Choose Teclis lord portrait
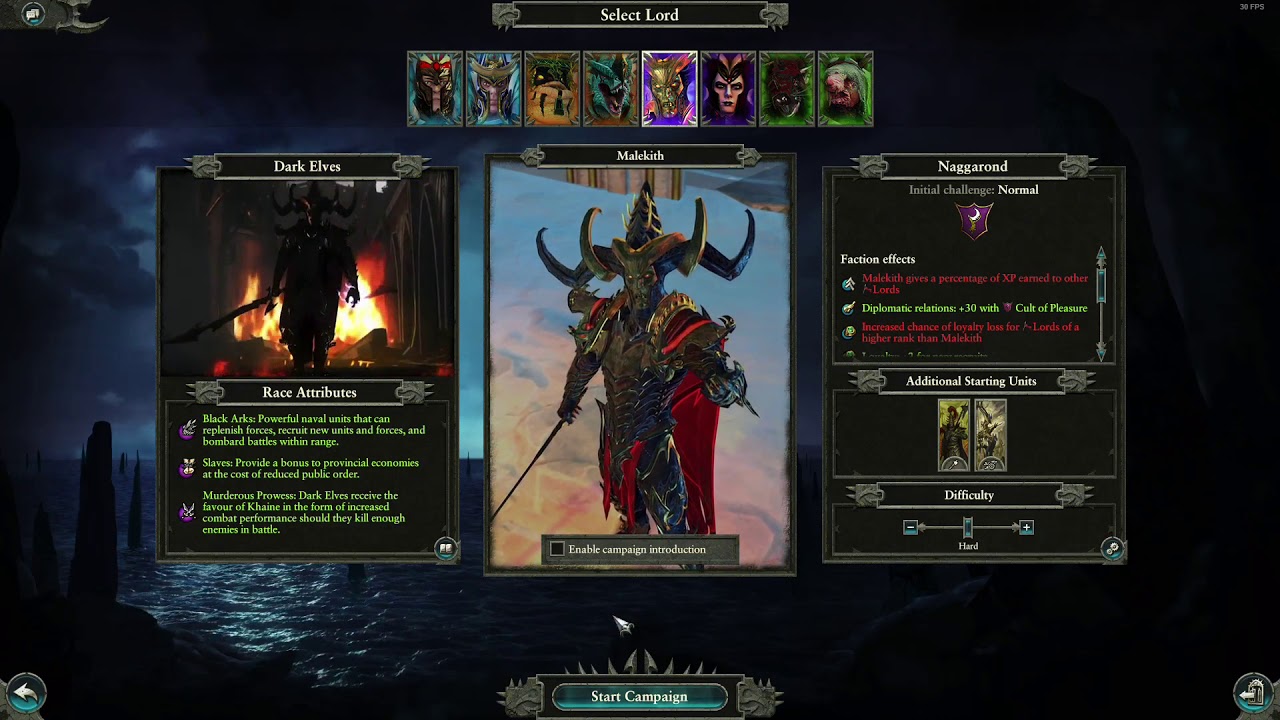 493,89
